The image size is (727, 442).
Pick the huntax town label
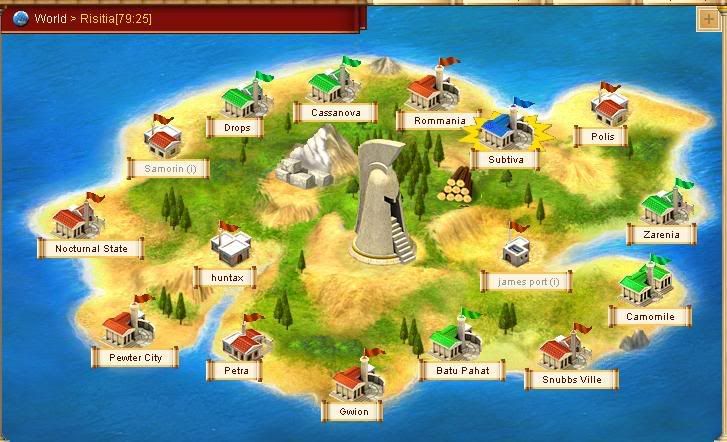click(226, 275)
